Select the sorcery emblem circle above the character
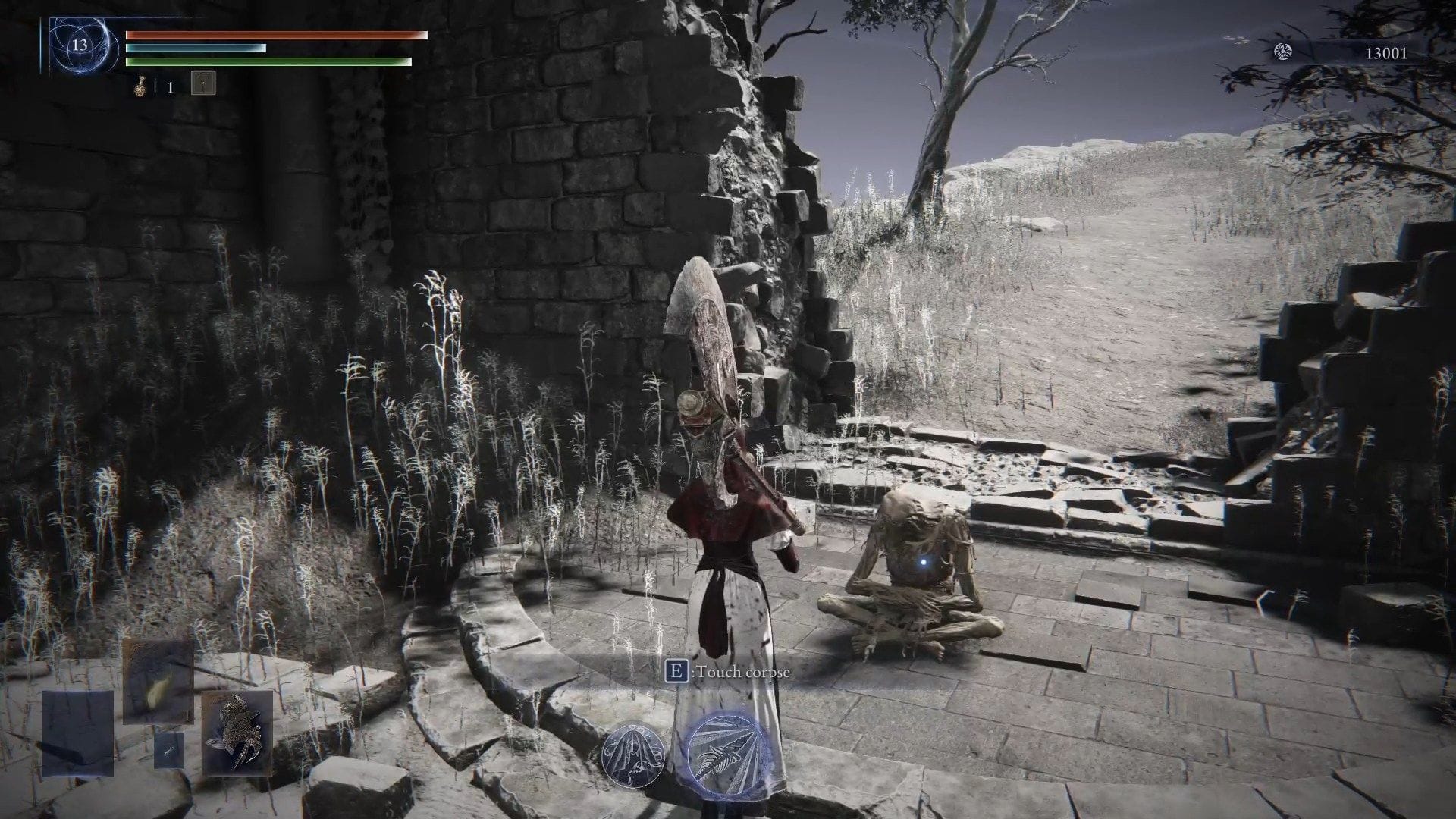This screenshot has width=1456, height=819. coord(633,756)
